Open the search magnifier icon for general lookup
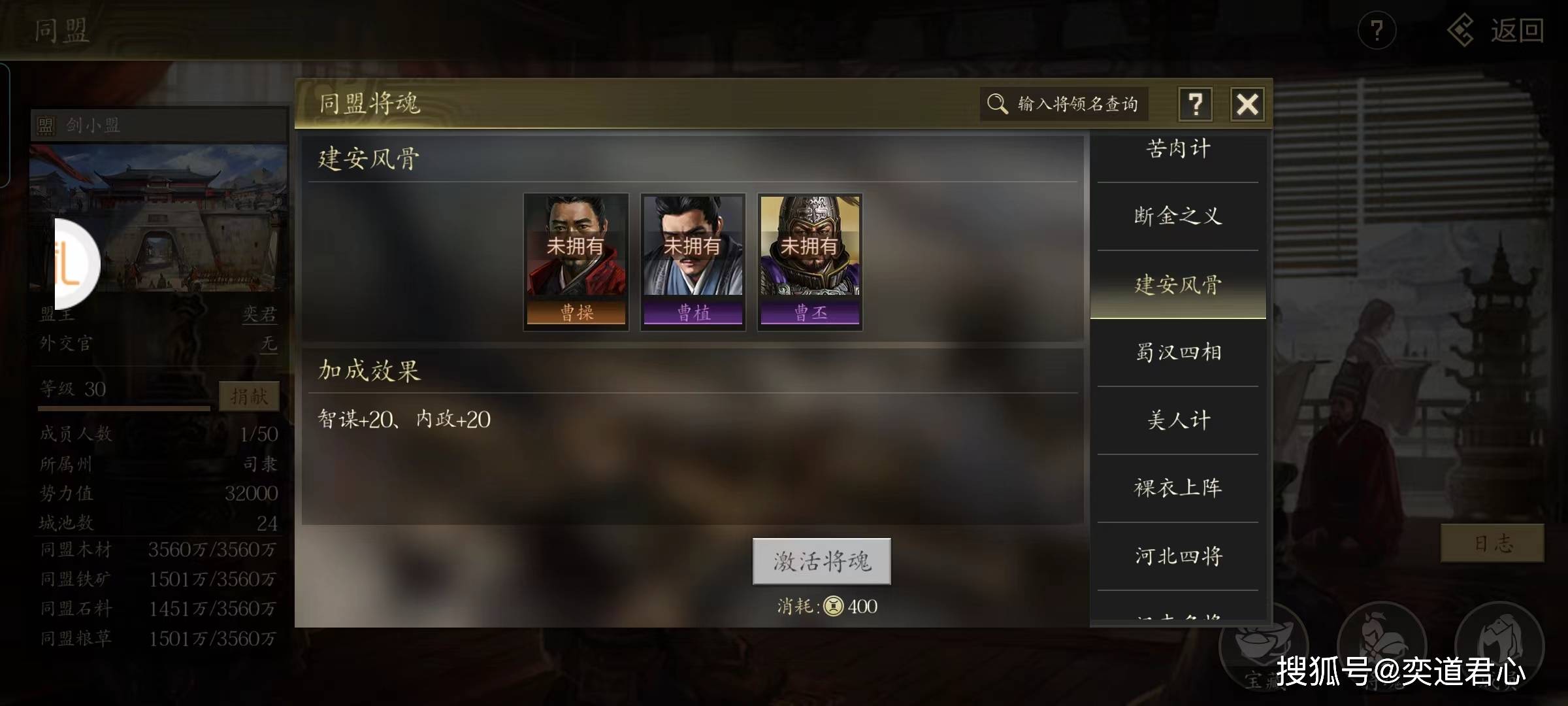 coord(997,103)
